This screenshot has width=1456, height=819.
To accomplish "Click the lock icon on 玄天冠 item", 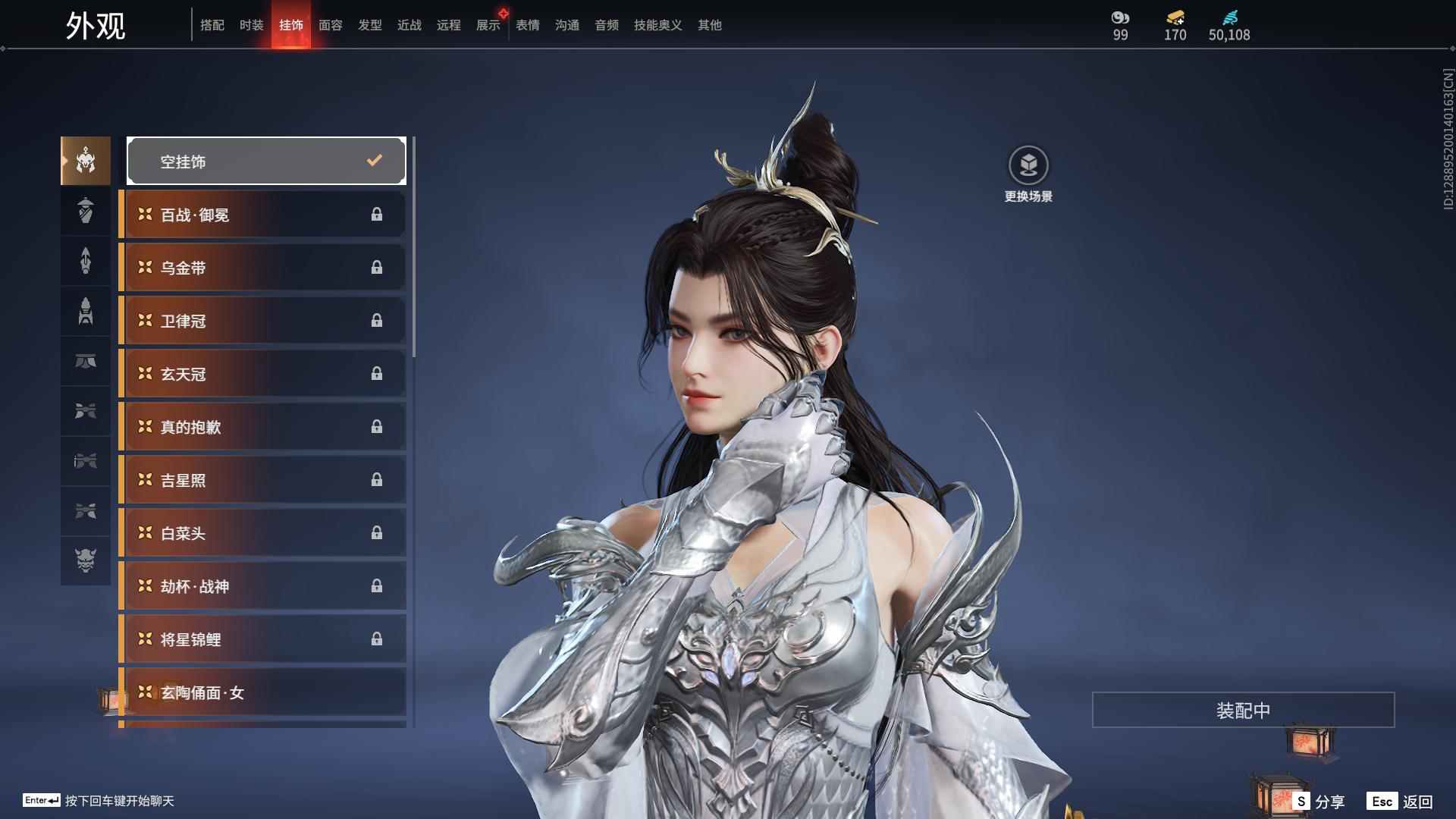I will pos(377,373).
